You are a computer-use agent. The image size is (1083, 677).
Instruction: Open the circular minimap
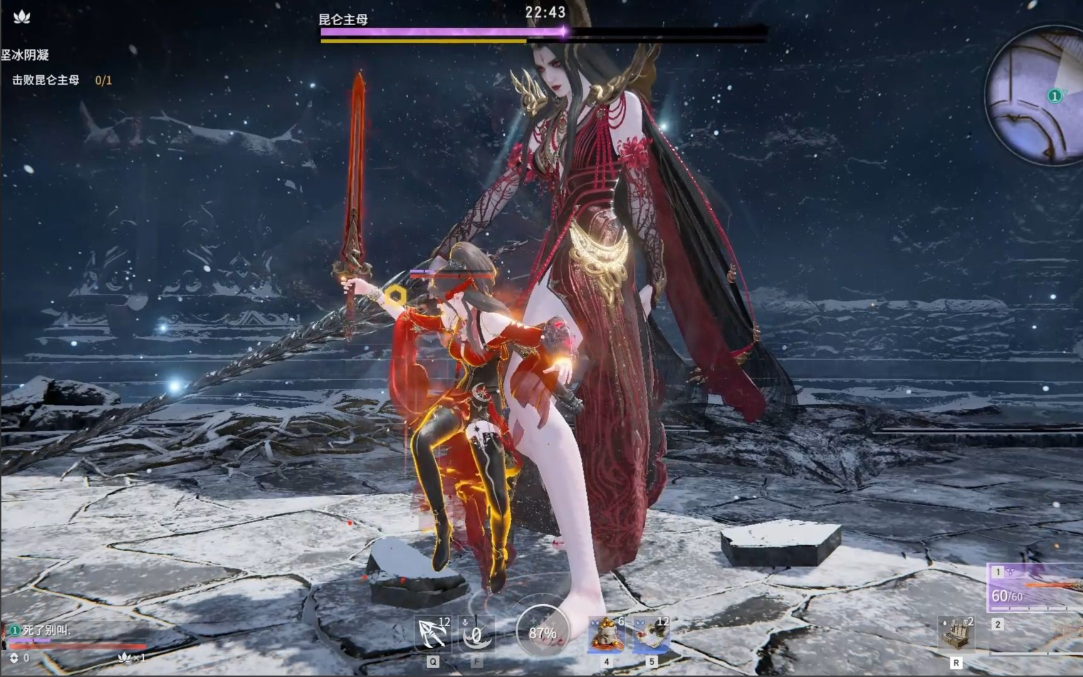click(x=1036, y=95)
